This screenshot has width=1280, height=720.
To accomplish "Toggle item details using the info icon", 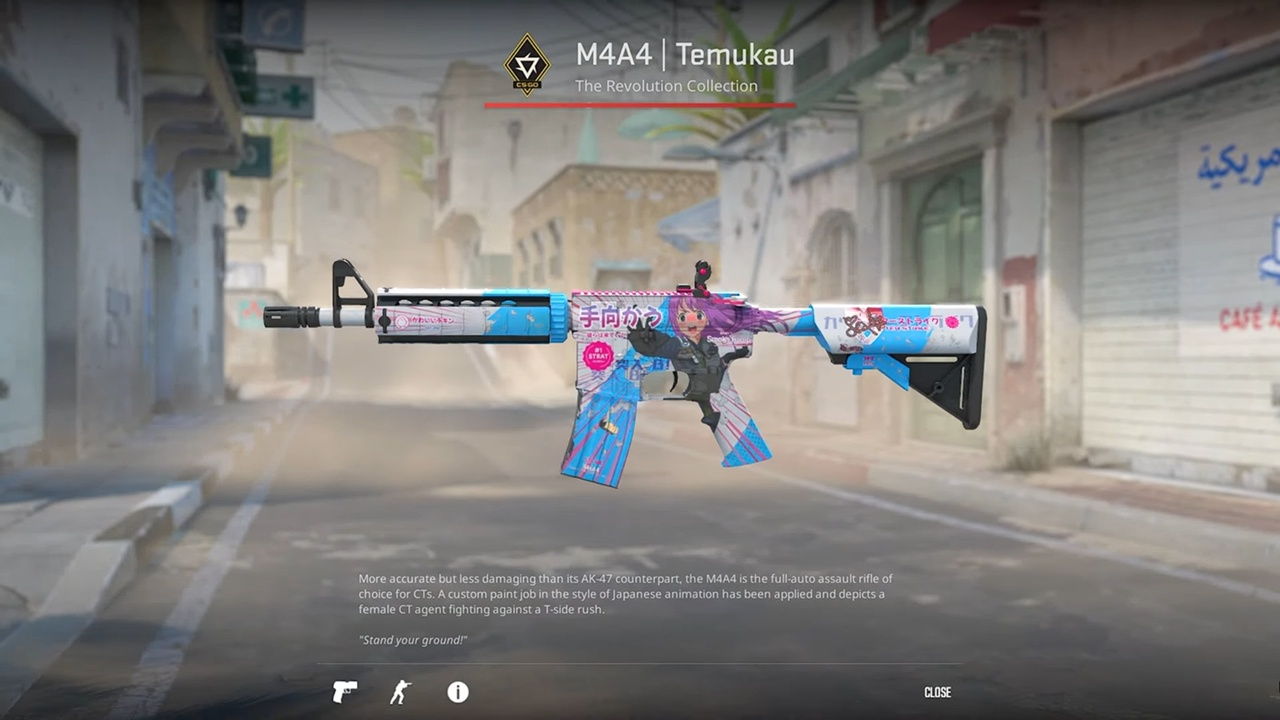I will pos(457,692).
